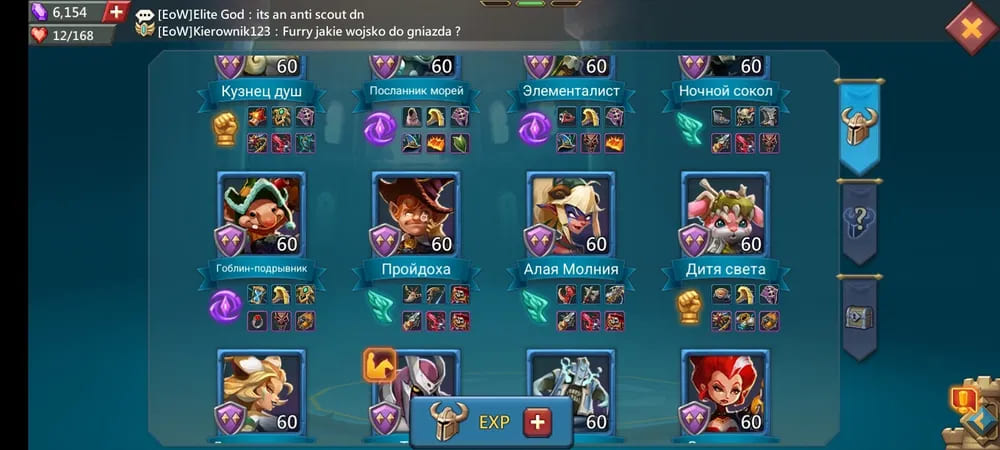Tap the Ночной сокол name banner
This screenshot has width=1000, height=450.
(x=726, y=92)
